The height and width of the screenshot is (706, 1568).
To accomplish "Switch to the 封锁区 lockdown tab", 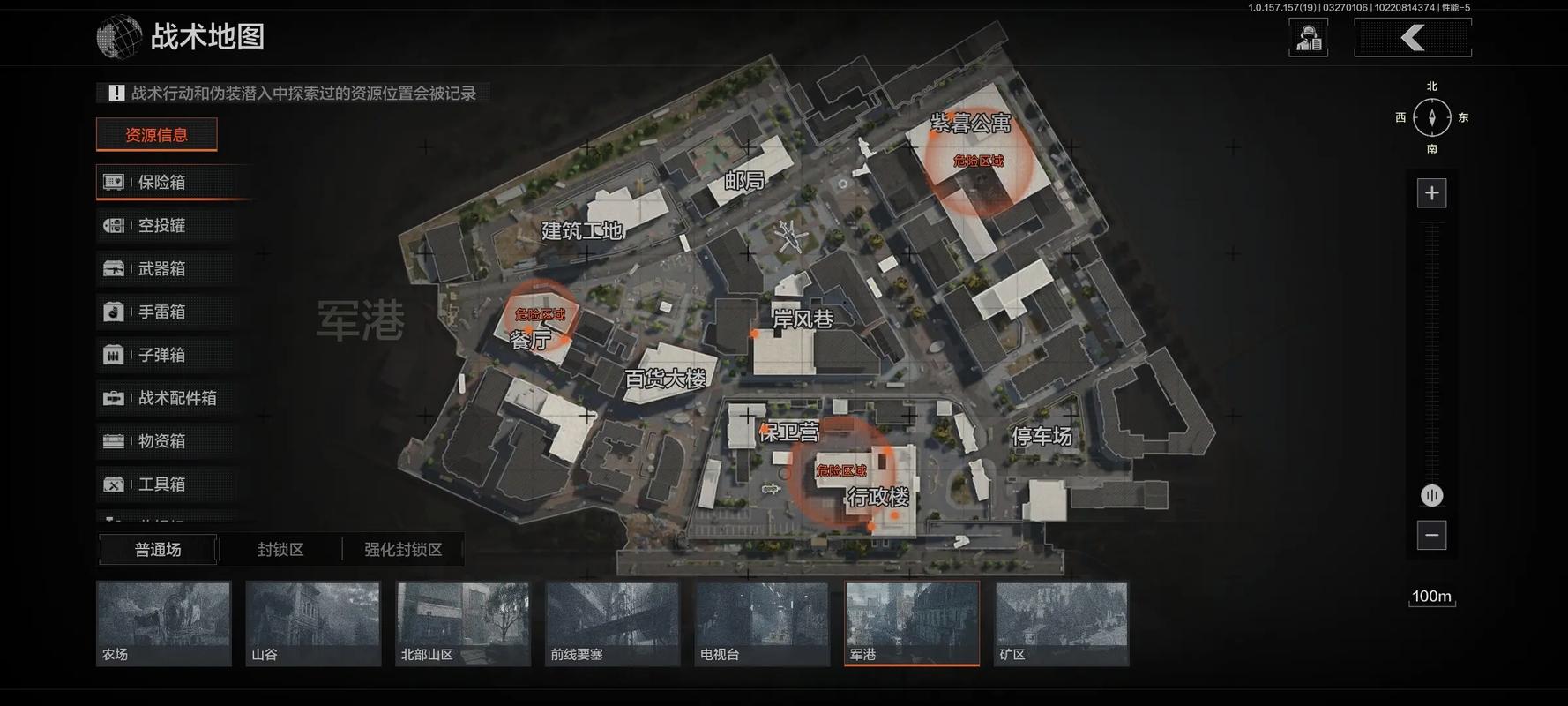I will 280,550.
